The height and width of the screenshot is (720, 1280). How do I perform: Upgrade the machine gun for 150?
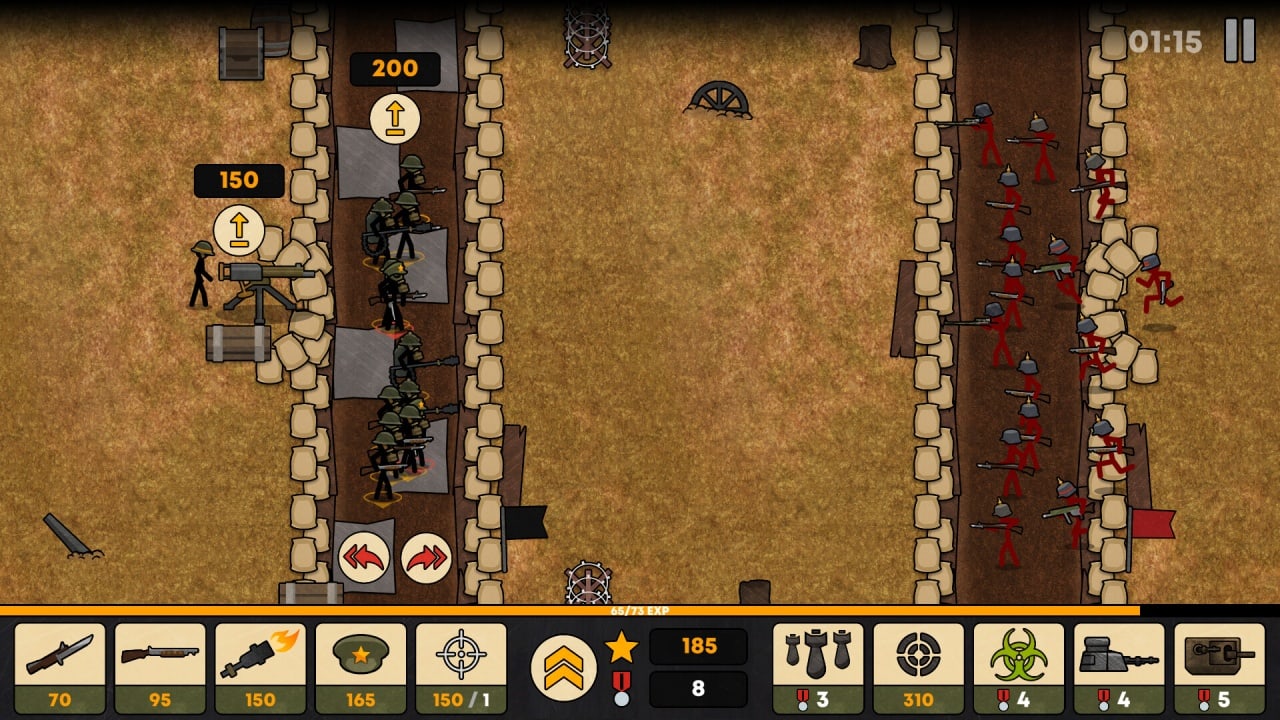tap(239, 230)
